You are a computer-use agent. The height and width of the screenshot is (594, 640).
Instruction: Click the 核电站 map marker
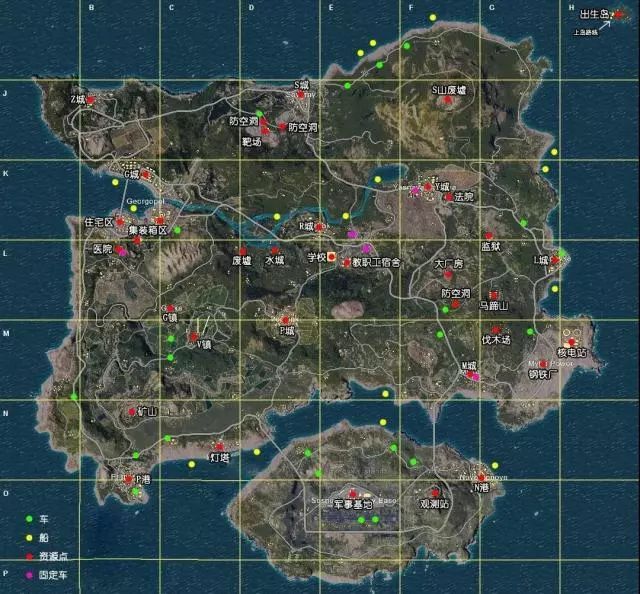tap(571, 342)
